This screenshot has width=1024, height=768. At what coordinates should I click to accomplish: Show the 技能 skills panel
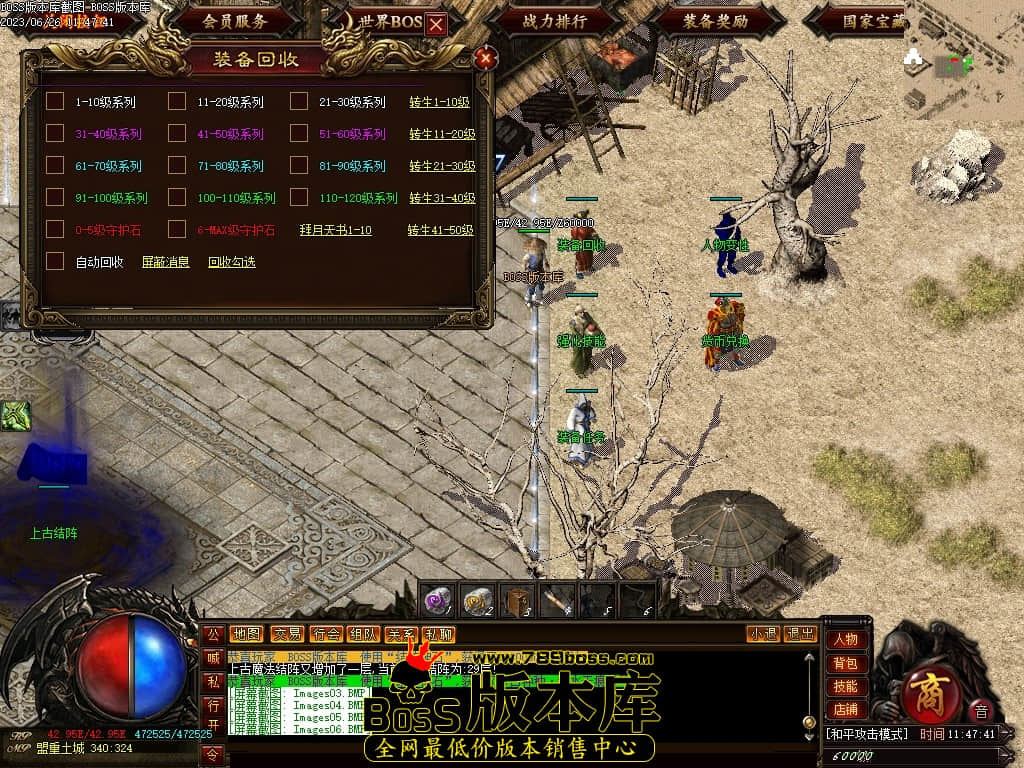(845, 686)
